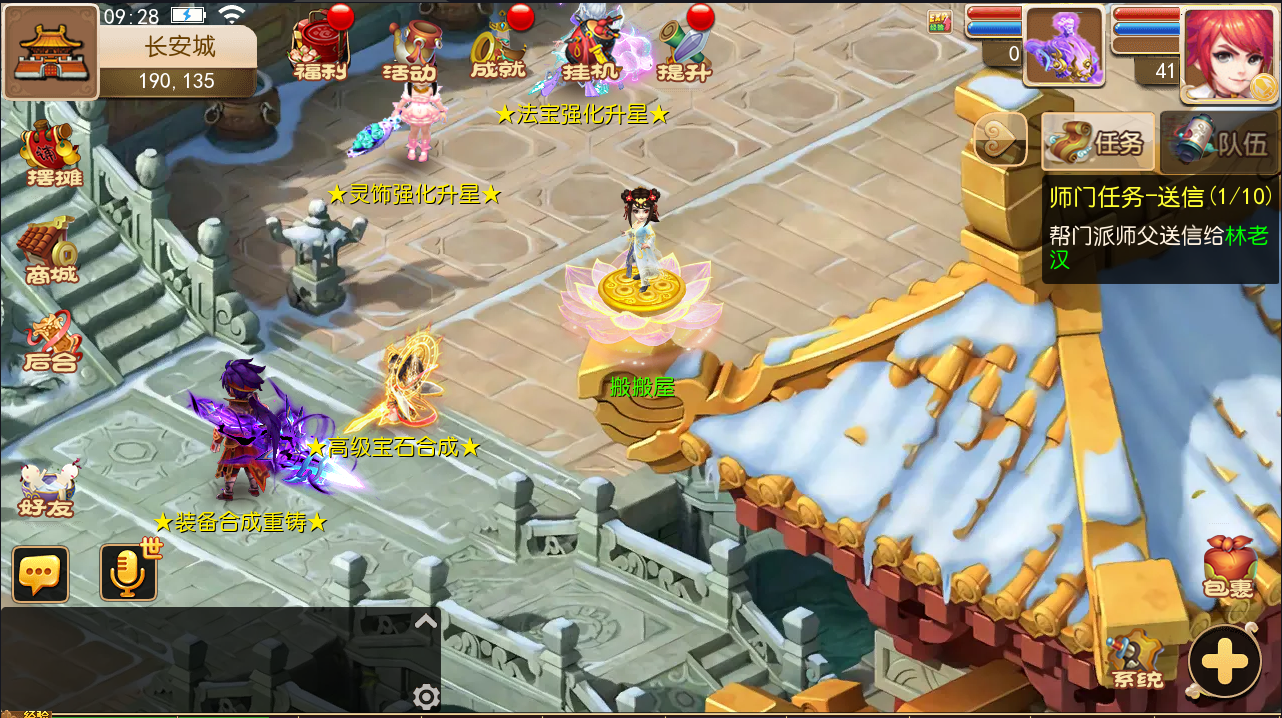Open the 好友 friends list
The image size is (1282, 718).
pyautogui.click(x=47, y=489)
